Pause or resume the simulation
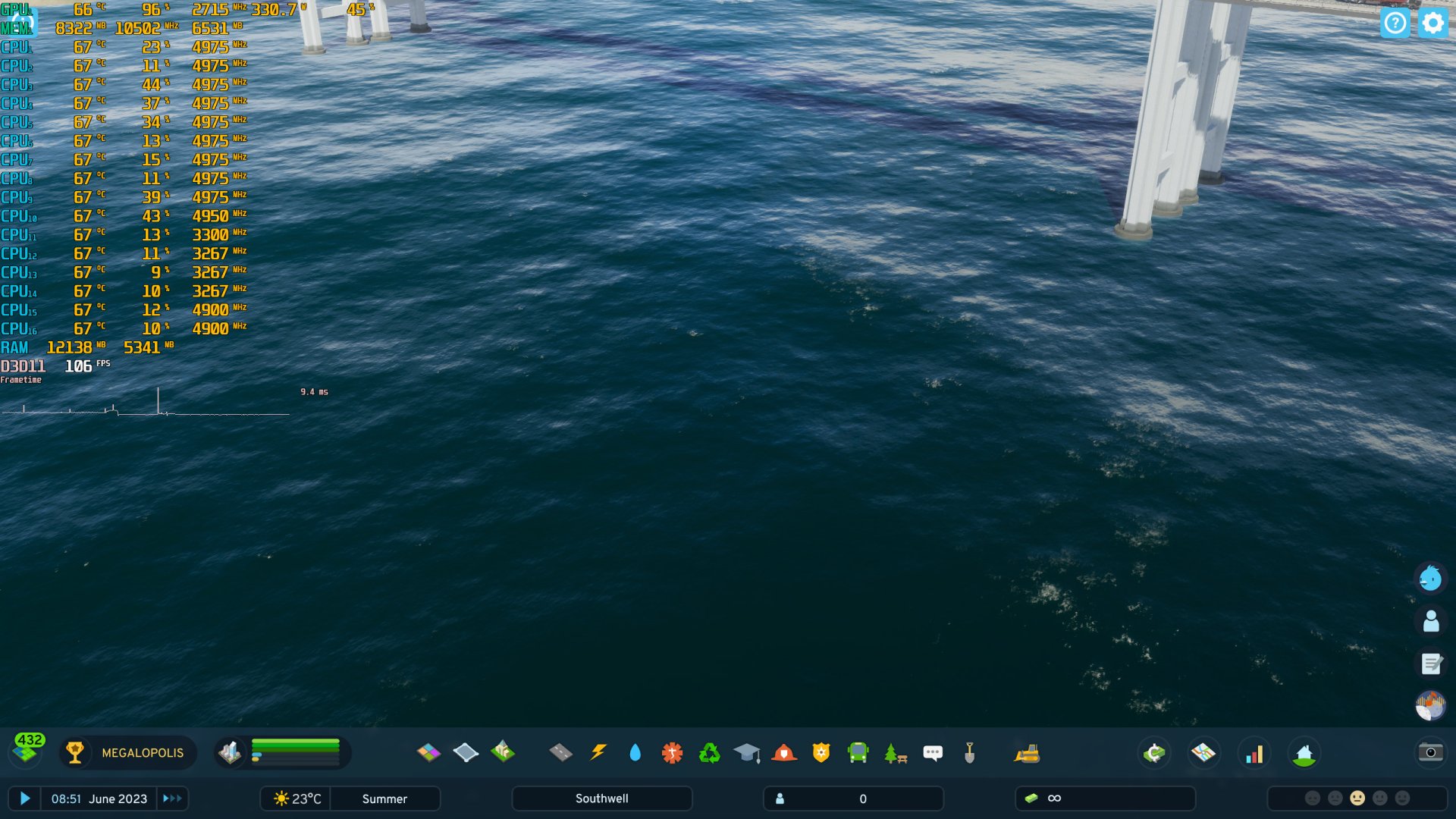The image size is (1456, 819). (x=27, y=799)
